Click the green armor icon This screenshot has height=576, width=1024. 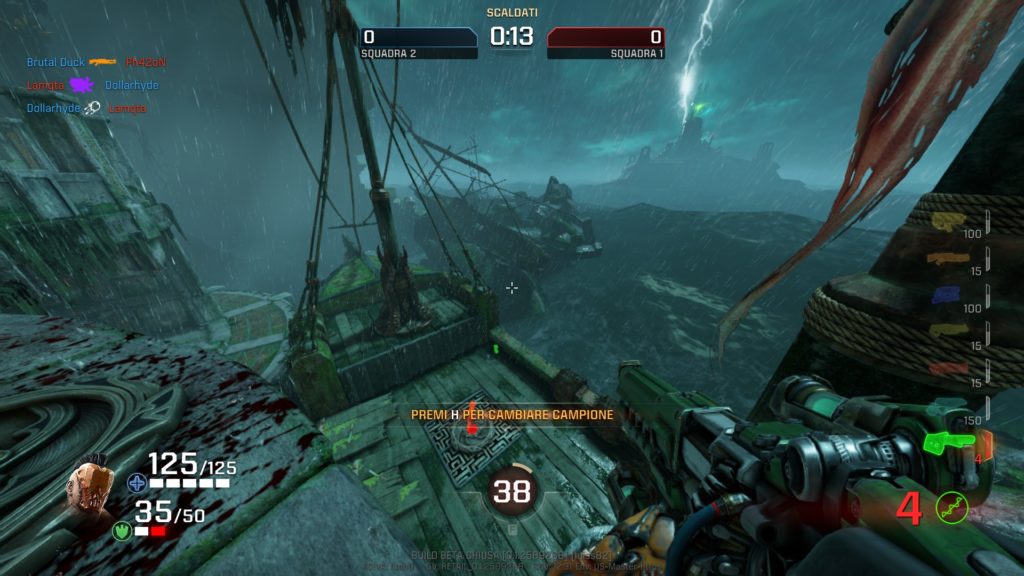point(122,530)
